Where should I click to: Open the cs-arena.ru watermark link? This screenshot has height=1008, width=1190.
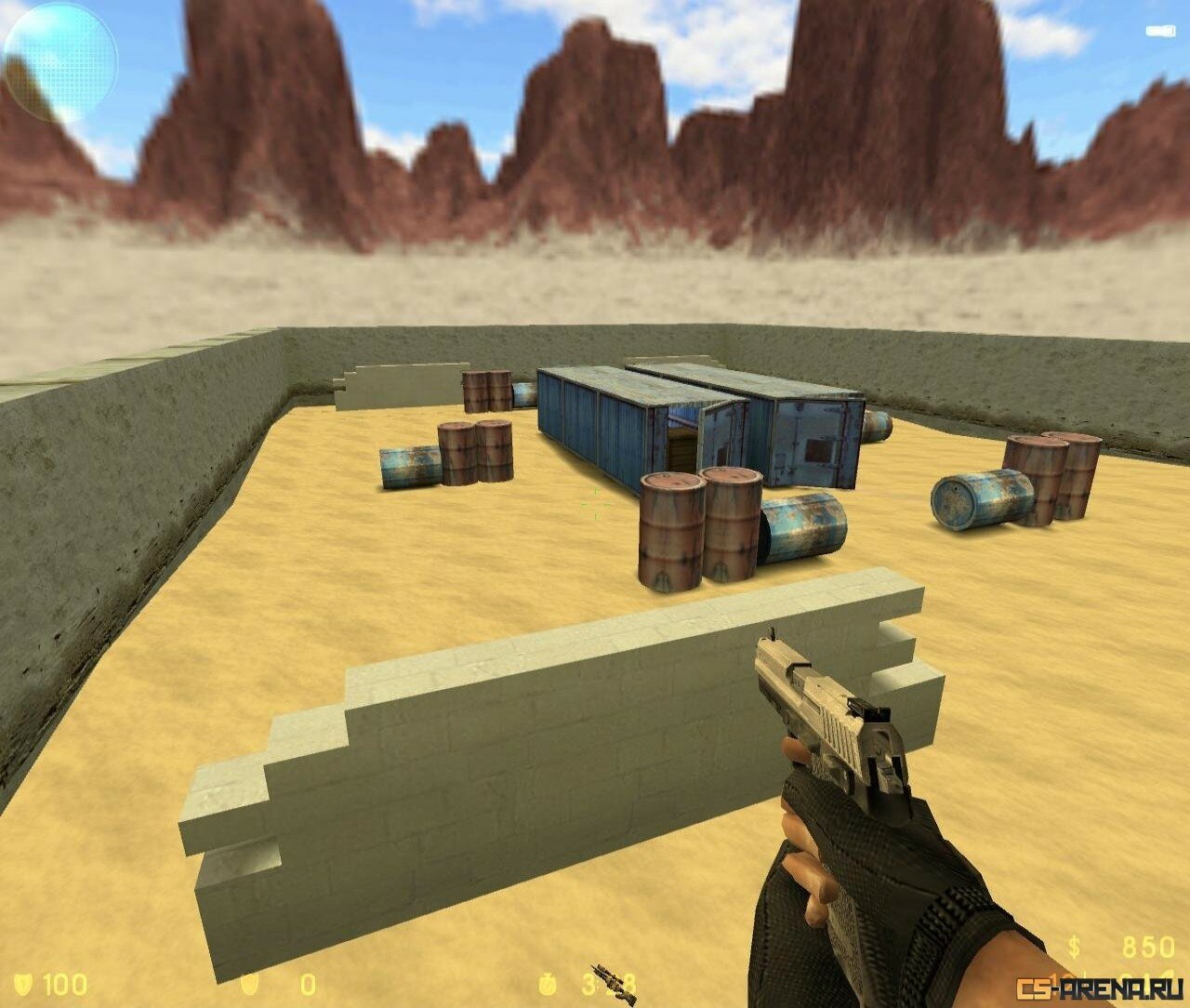click(x=1101, y=986)
